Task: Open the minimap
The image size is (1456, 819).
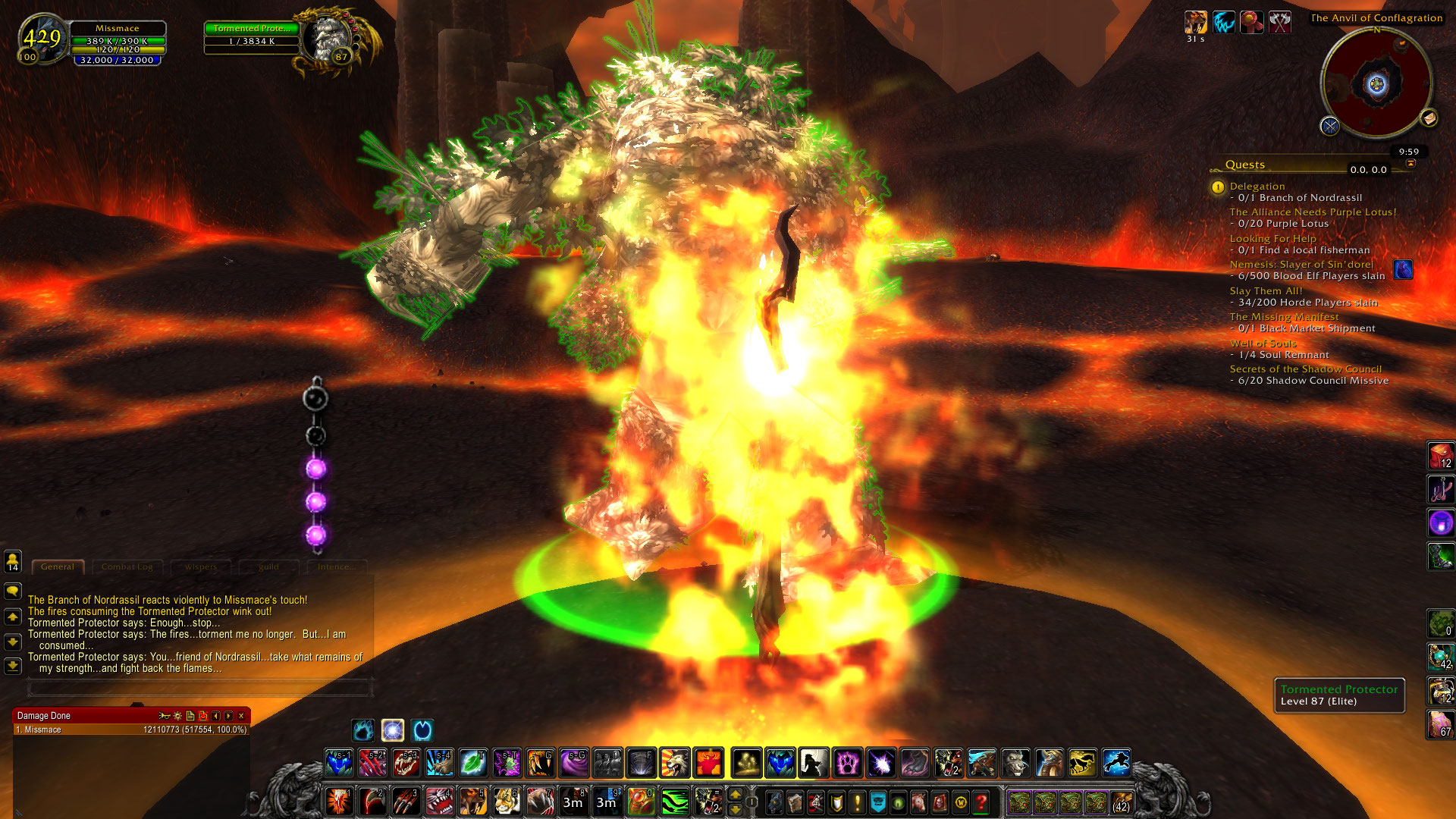Action: click(x=1376, y=83)
